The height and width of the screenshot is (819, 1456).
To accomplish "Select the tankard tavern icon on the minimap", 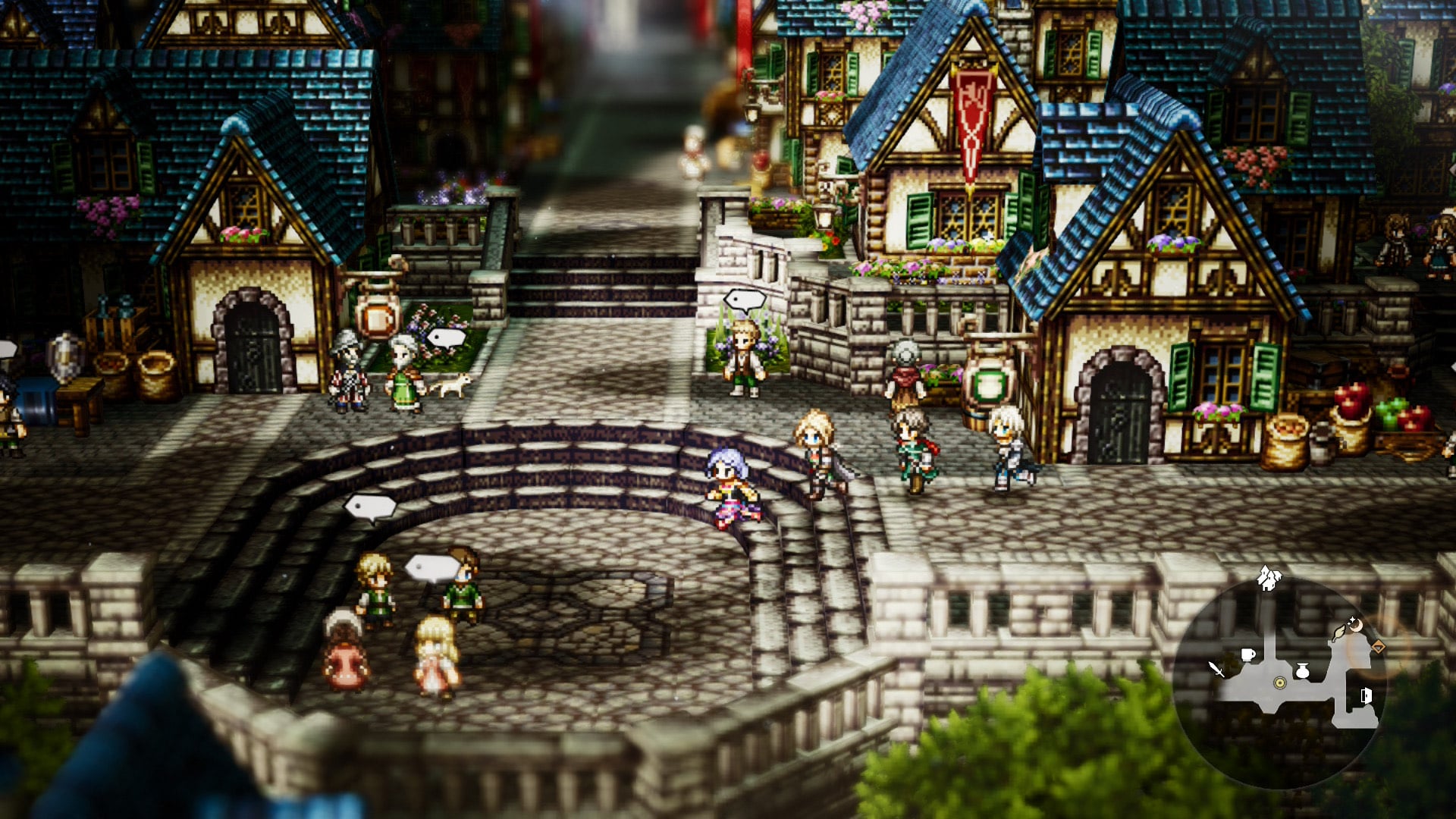I will 1248,654.
